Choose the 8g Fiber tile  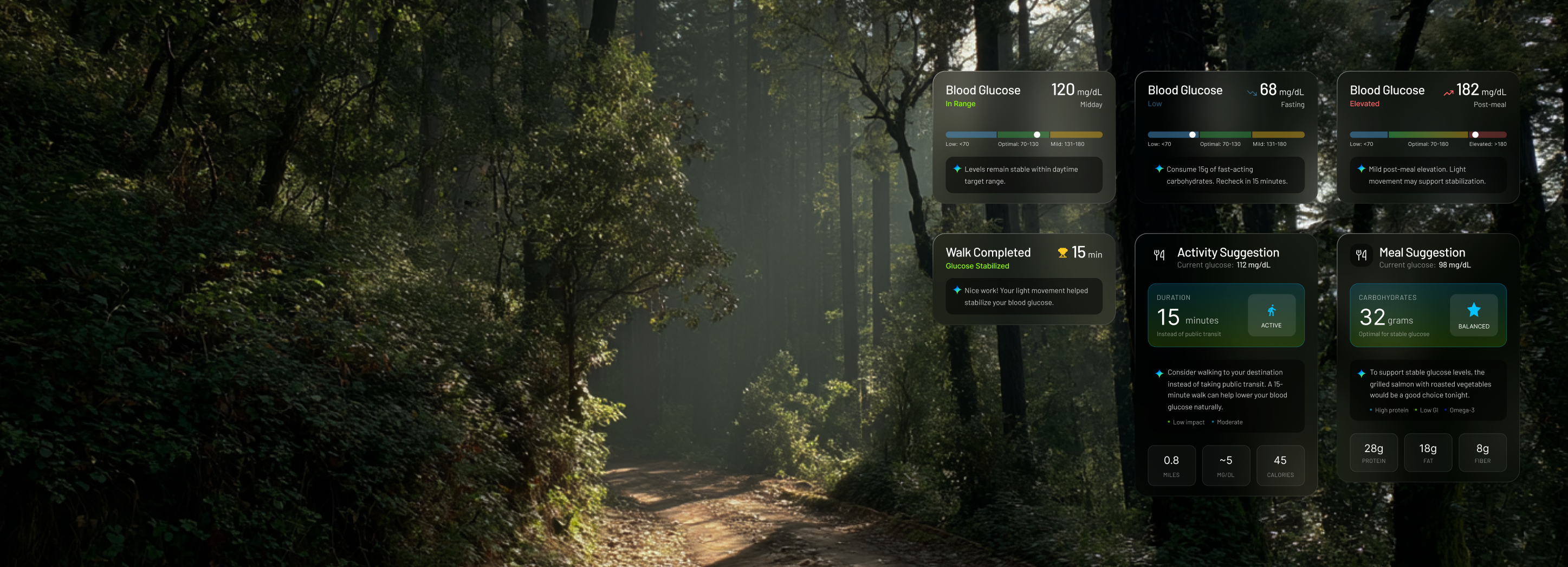(1482, 453)
